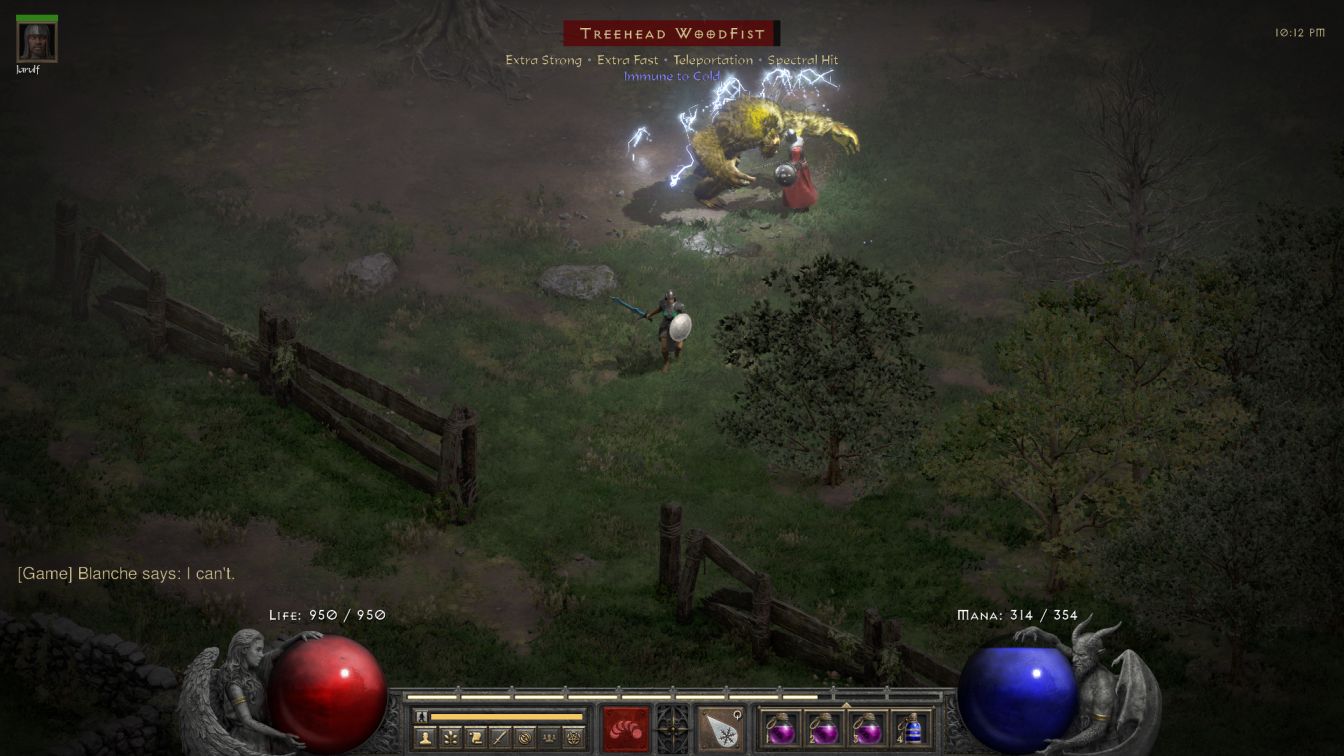The width and height of the screenshot is (1344, 756).
Task: Toggle the run/walk icon beside the stamina bar
Action: click(421, 716)
